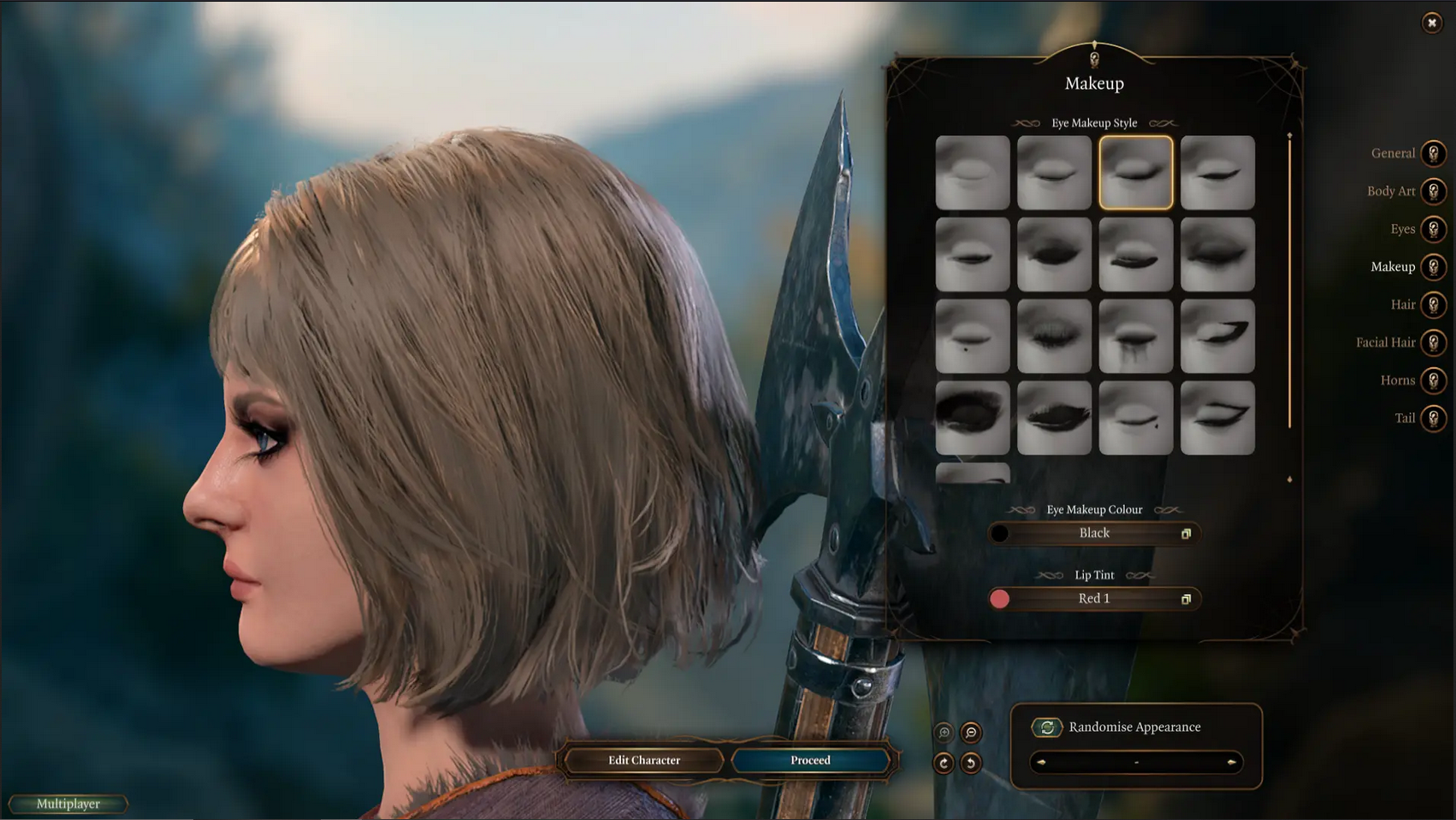Screen dimensions: 1456x820
Task: Select the running-mascara eye makeup style
Action: tap(1135, 336)
